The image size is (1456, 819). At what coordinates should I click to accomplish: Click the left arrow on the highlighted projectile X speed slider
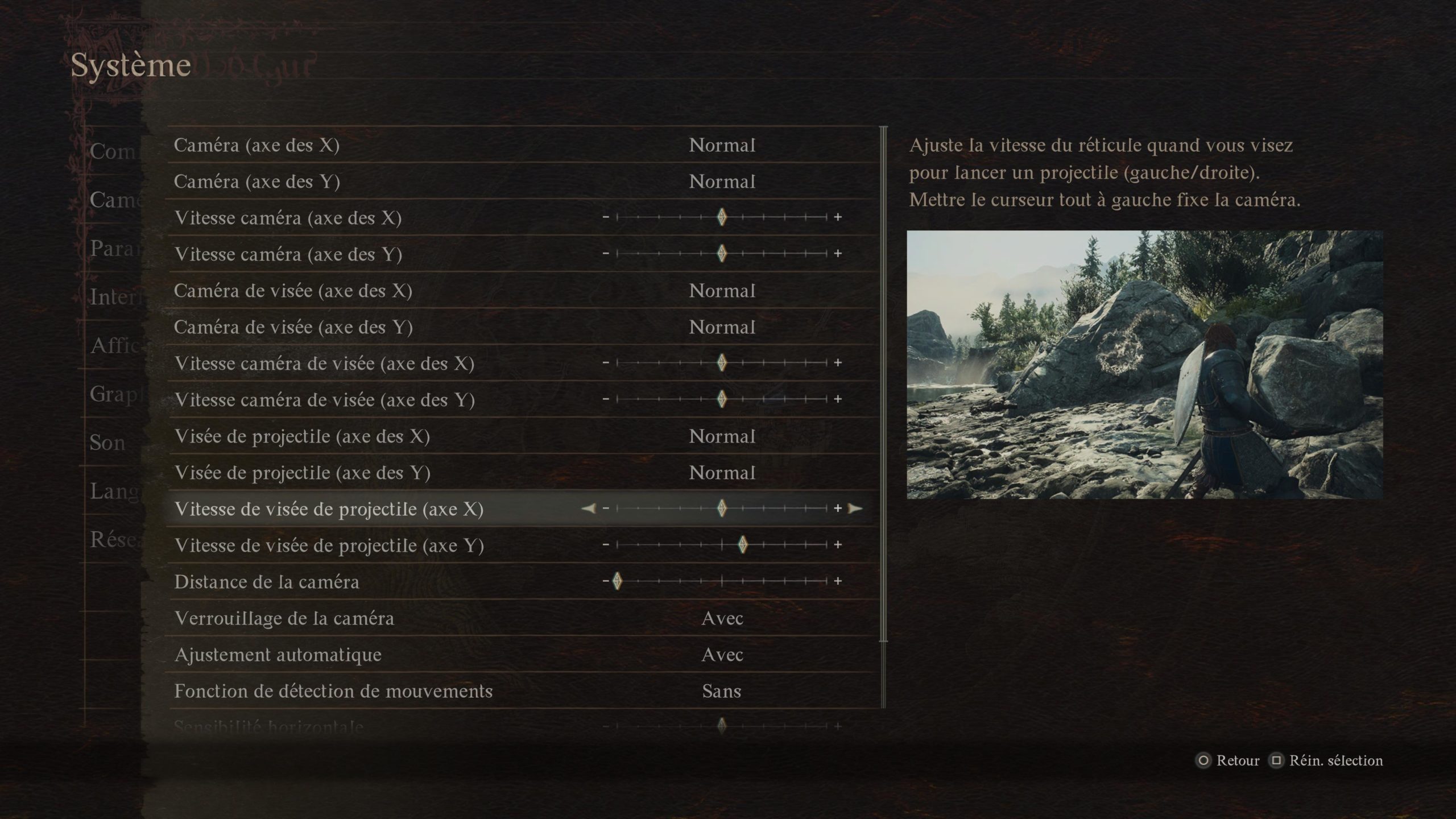click(x=589, y=508)
